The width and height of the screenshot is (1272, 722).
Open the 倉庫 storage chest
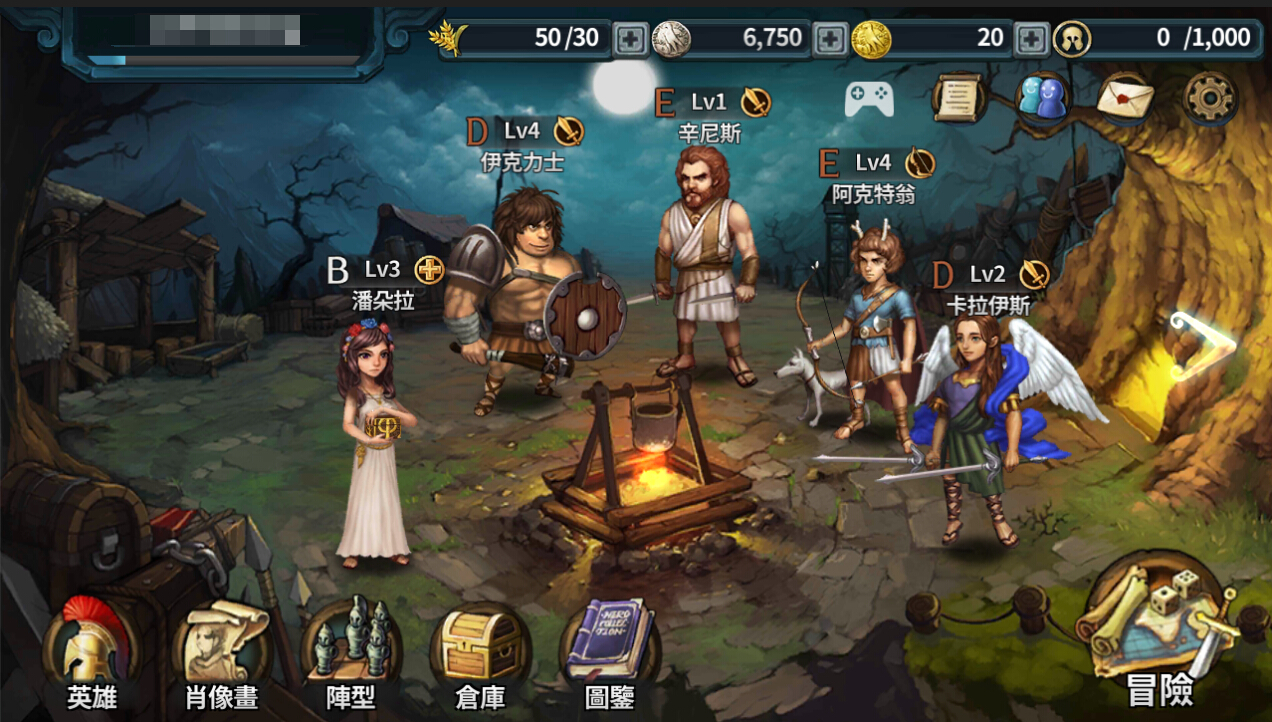coord(480,650)
